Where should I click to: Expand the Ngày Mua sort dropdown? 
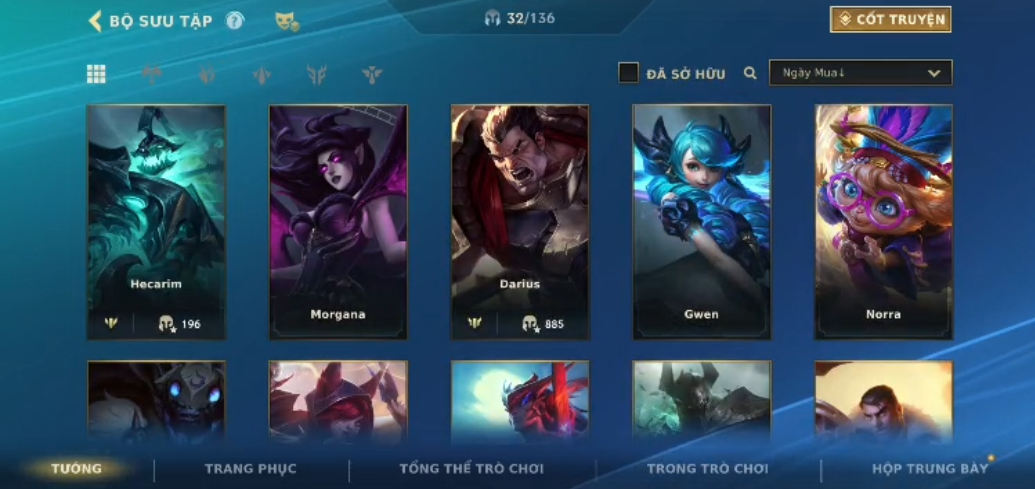(x=860, y=73)
